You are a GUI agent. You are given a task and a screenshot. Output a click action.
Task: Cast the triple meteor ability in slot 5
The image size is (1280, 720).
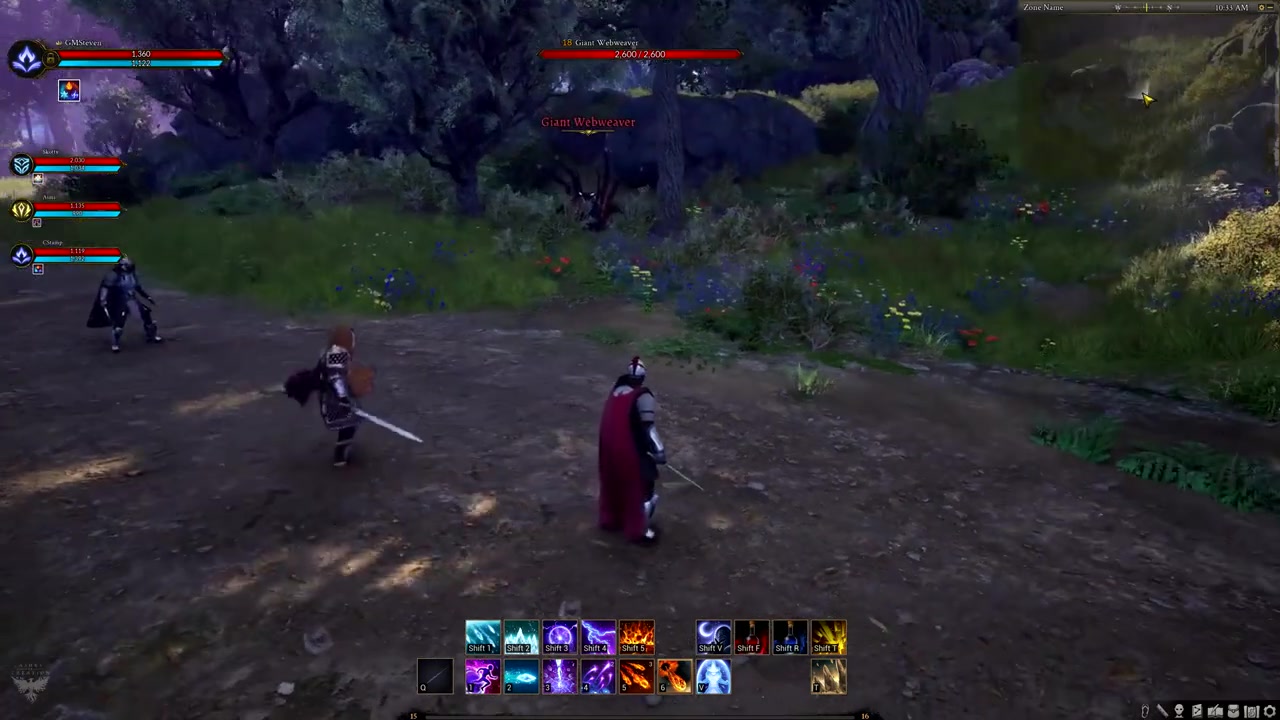pos(636,676)
